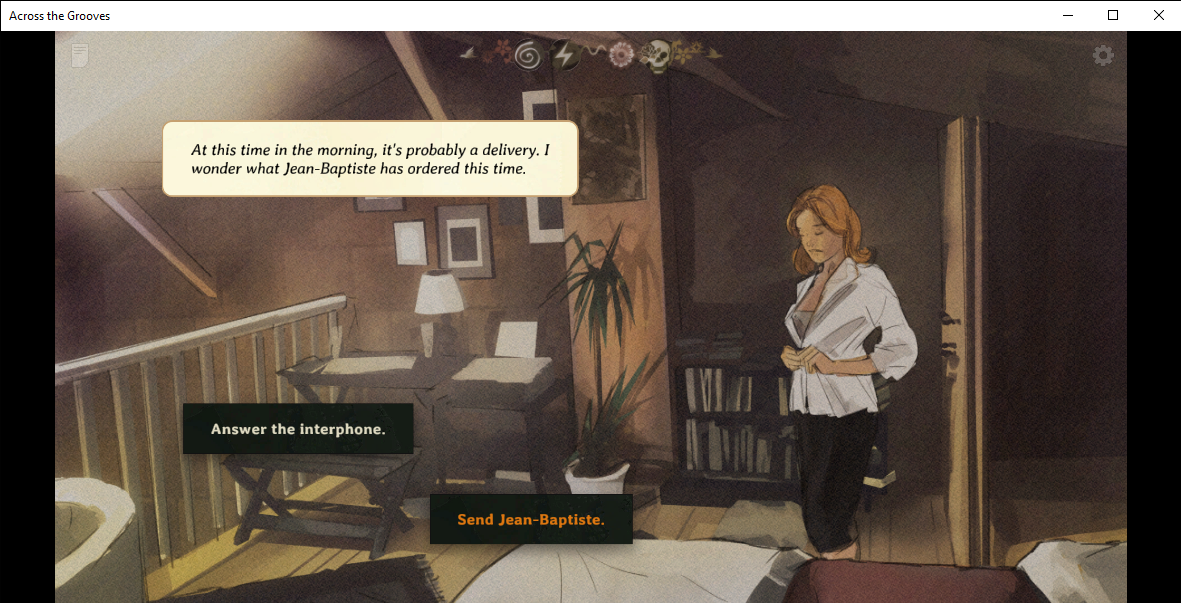
Task: Open the document log icon
Action: tap(80, 56)
